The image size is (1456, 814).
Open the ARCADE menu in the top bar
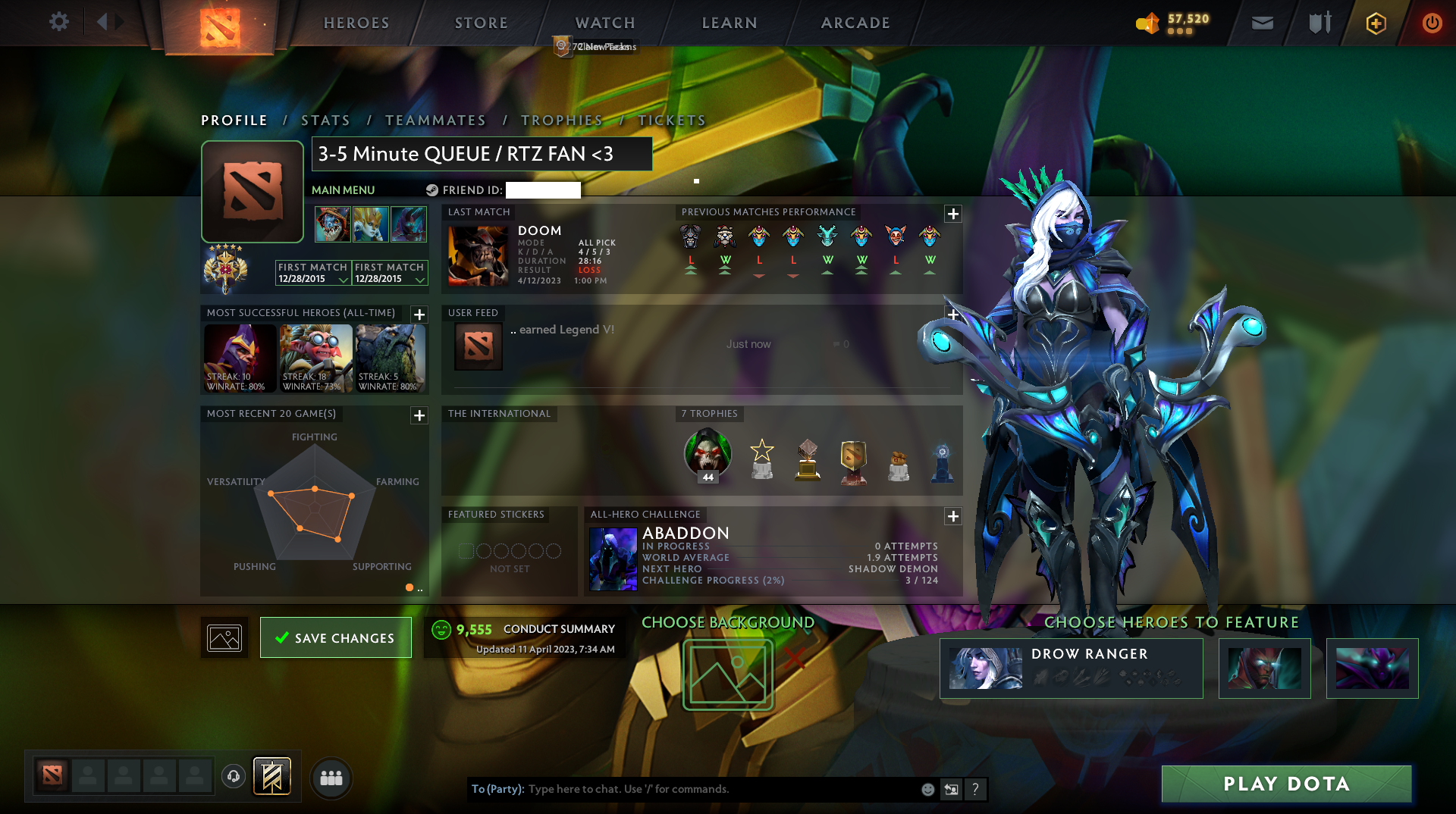(855, 23)
